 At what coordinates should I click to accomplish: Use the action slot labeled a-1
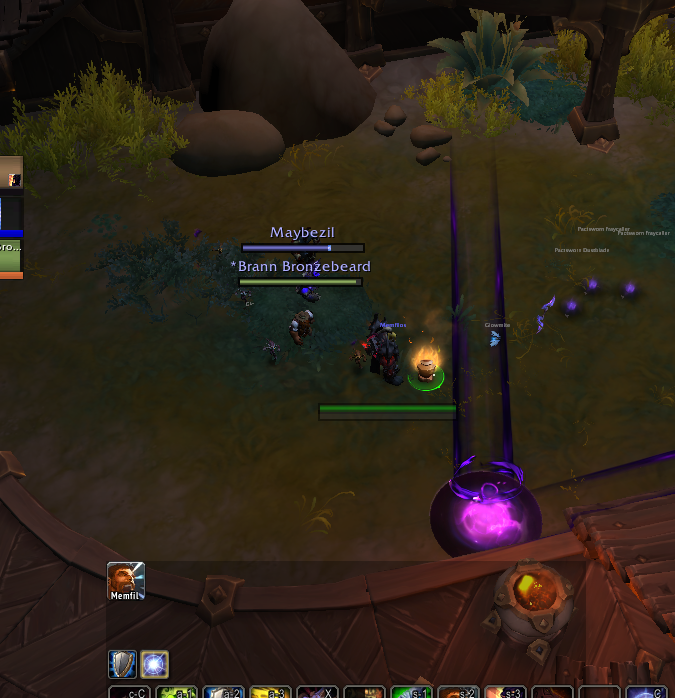coord(176,692)
